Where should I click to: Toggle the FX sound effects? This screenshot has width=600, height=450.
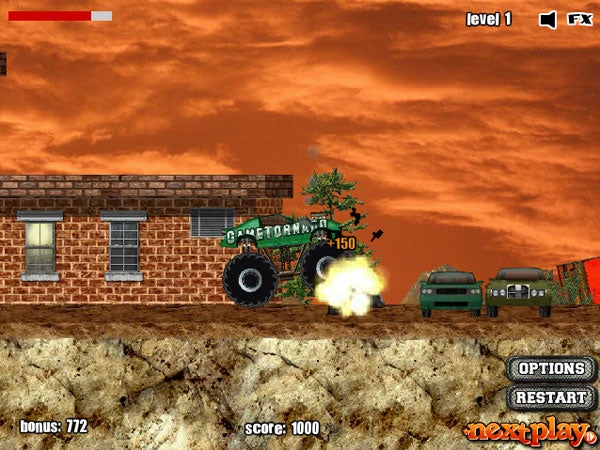[579, 19]
